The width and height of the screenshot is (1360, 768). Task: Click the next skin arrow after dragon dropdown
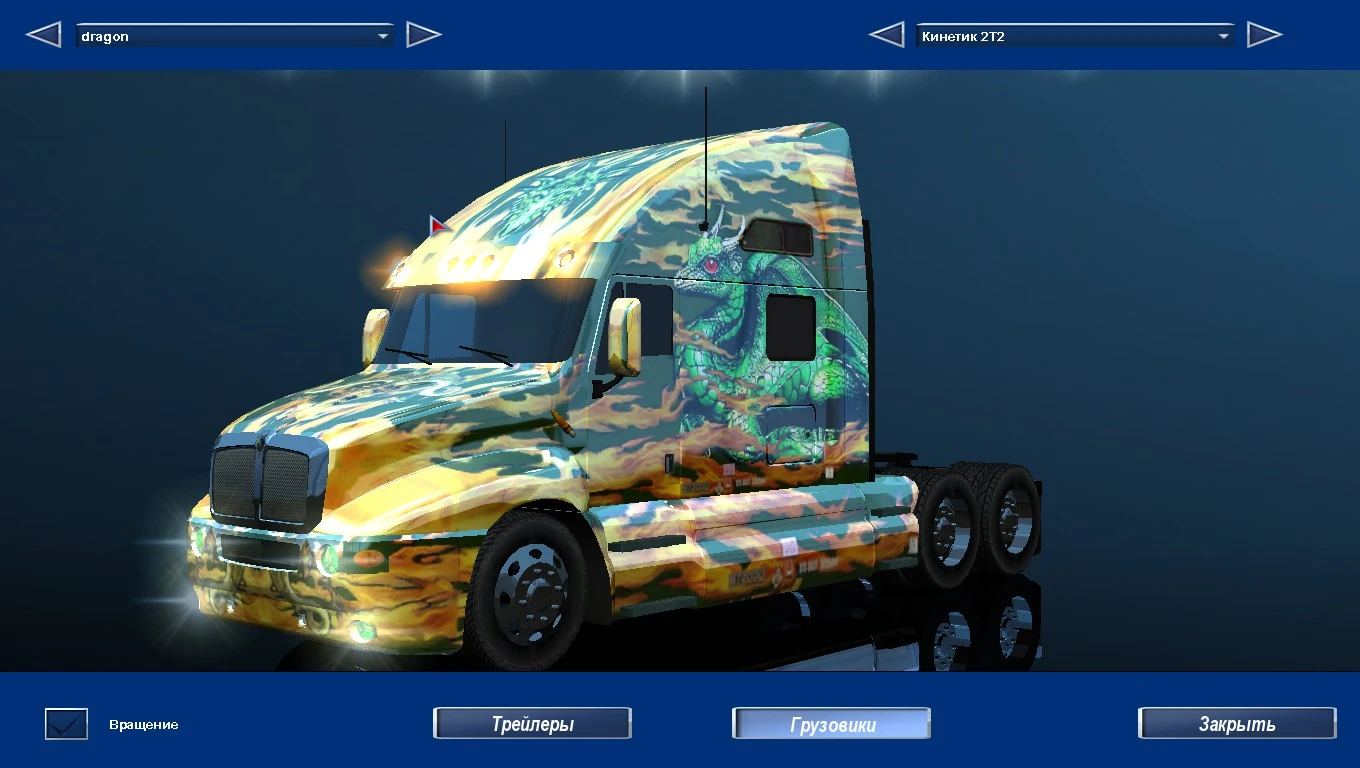pyautogui.click(x=424, y=33)
